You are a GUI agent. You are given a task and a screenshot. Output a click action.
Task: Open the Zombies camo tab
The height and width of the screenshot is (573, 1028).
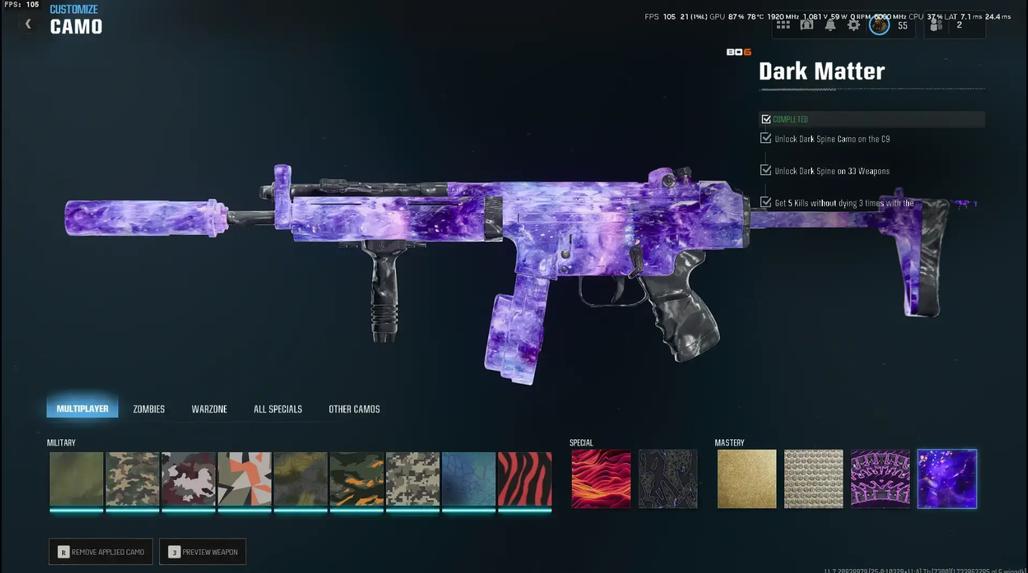149,409
